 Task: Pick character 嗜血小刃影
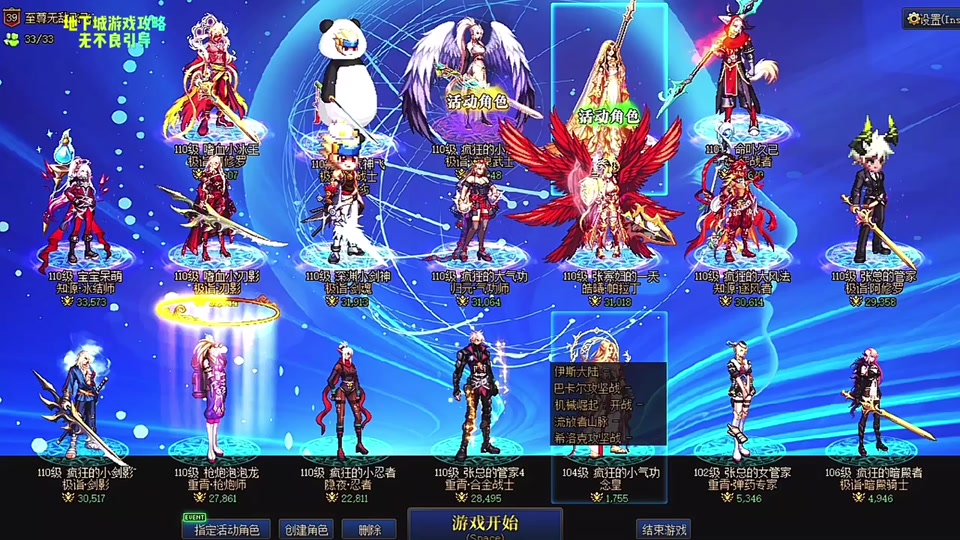point(213,215)
